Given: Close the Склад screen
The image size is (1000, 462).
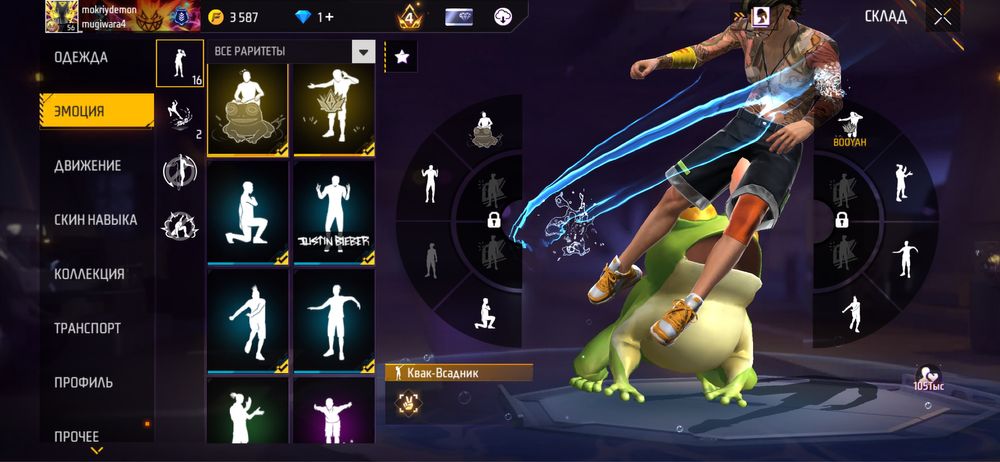Looking at the screenshot, I should pos(942,16).
